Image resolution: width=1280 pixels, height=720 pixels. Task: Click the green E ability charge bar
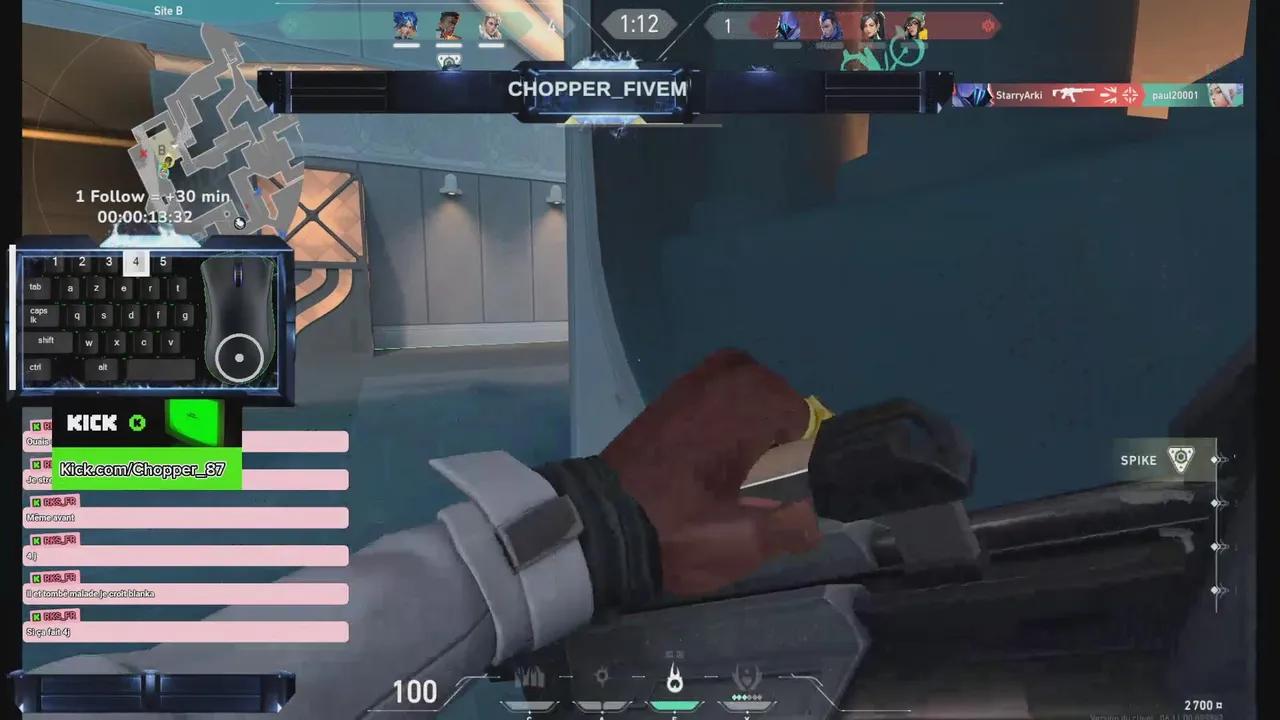(674, 706)
